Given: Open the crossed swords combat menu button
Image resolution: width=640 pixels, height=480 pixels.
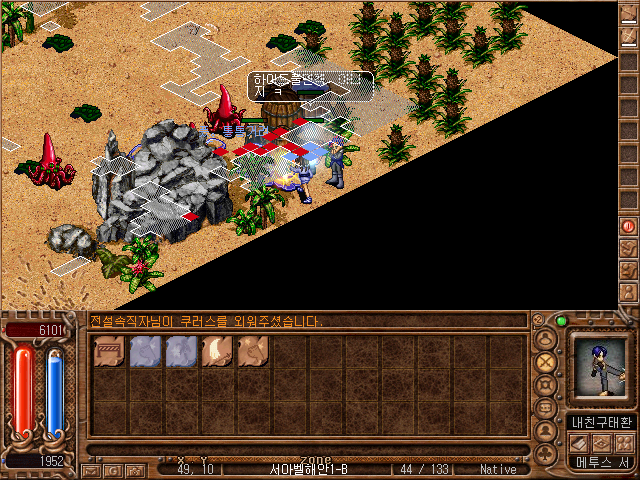Looking at the screenshot, I should [x=547, y=361].
